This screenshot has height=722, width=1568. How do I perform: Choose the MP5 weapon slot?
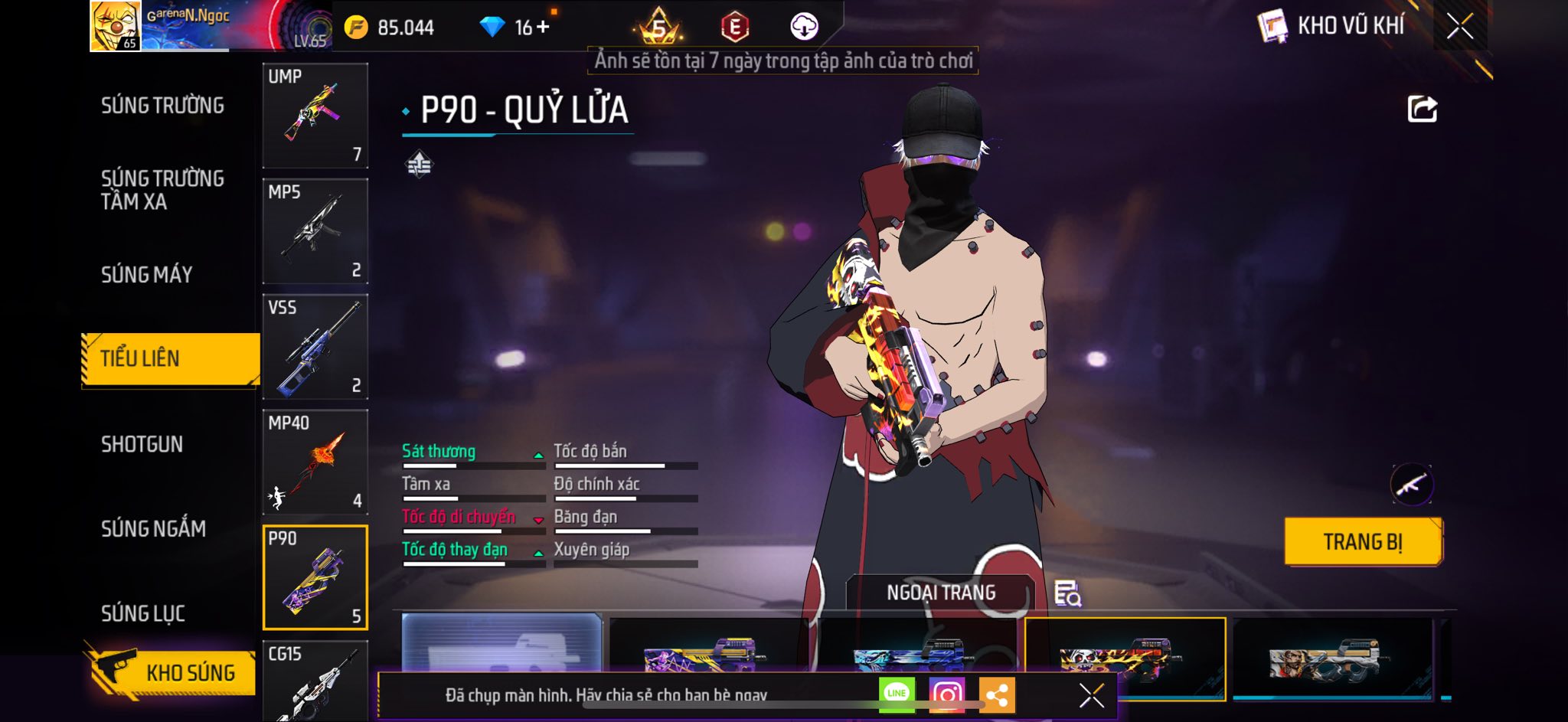point(315,231)
